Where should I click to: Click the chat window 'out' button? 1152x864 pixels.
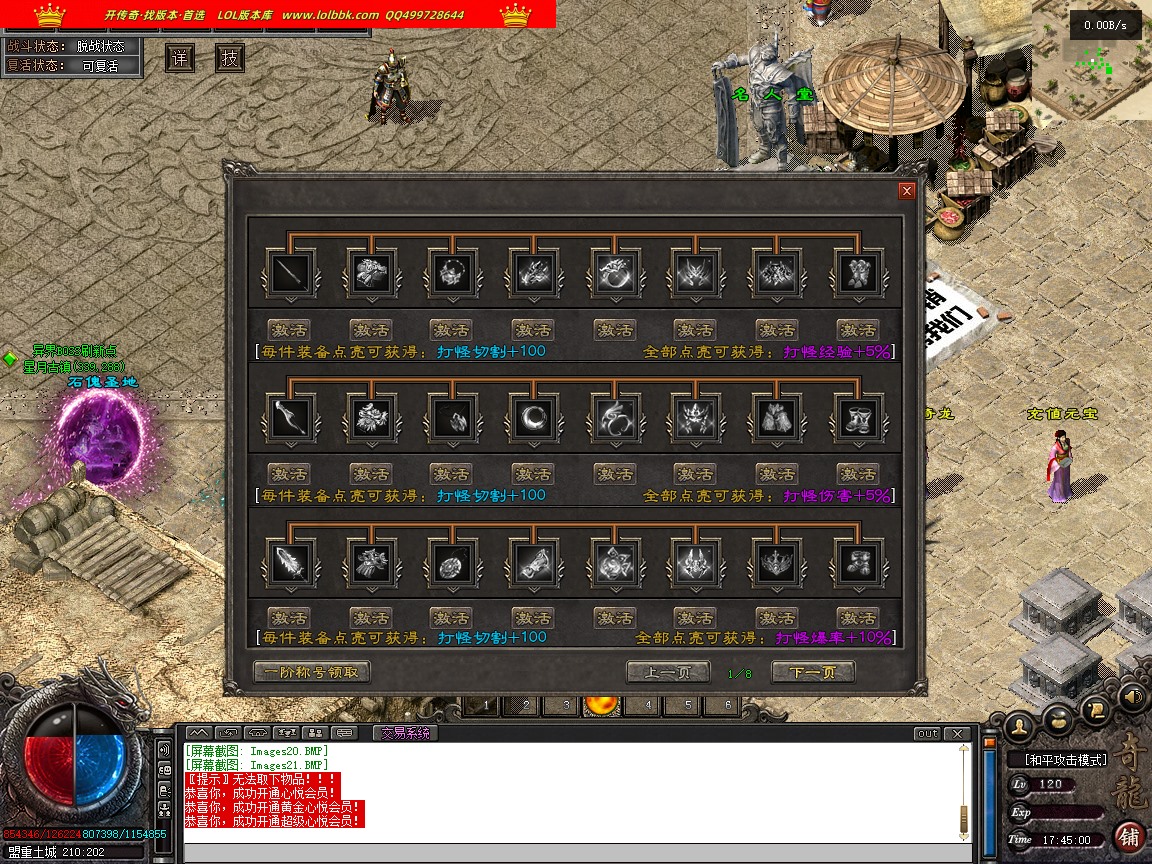[x=928, y=733]
